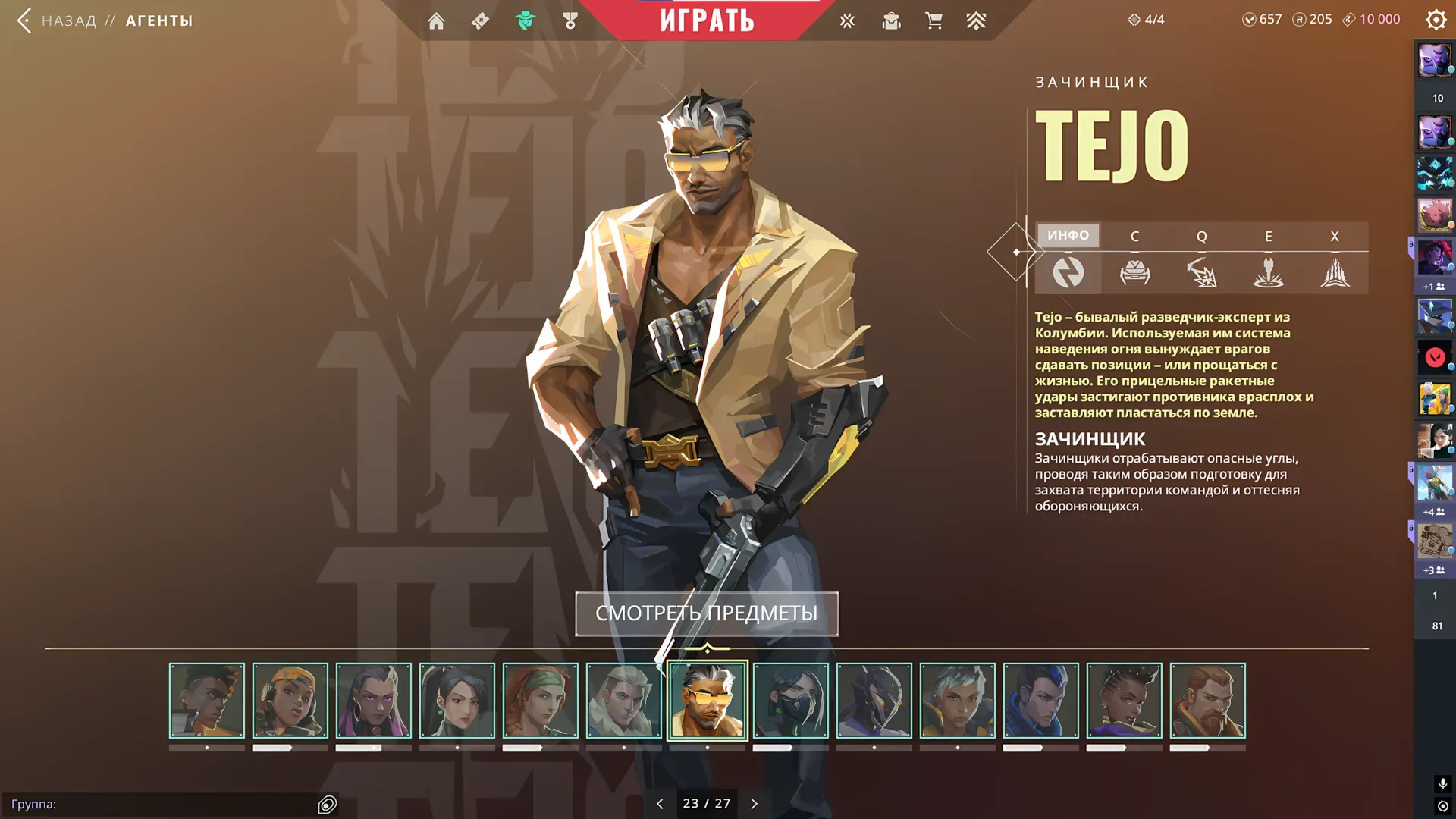Show the C ability details
The height and width of the screenshot is (819, 1456).
point(1134,260)
